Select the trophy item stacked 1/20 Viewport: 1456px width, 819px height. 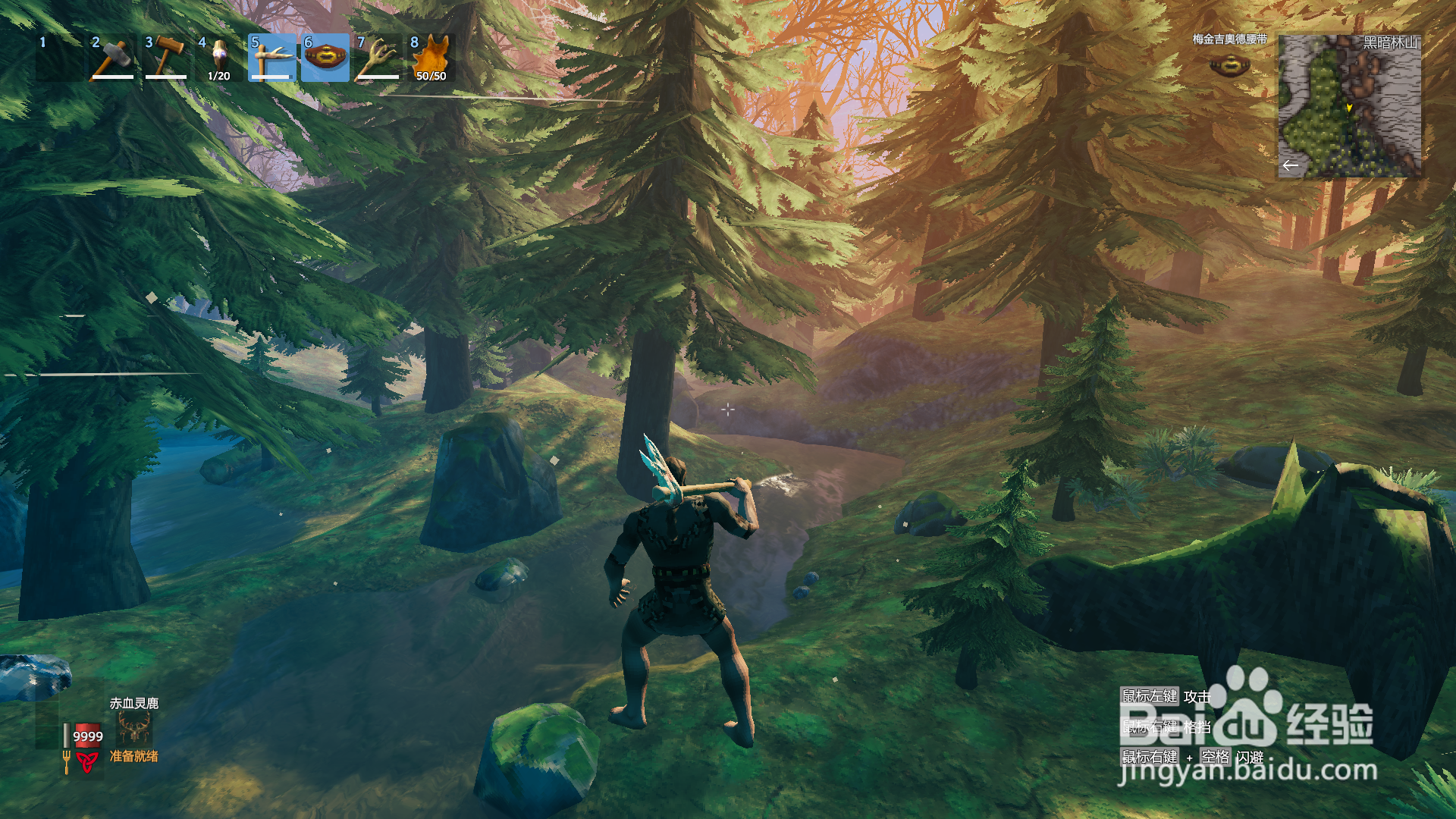point(219,57)
